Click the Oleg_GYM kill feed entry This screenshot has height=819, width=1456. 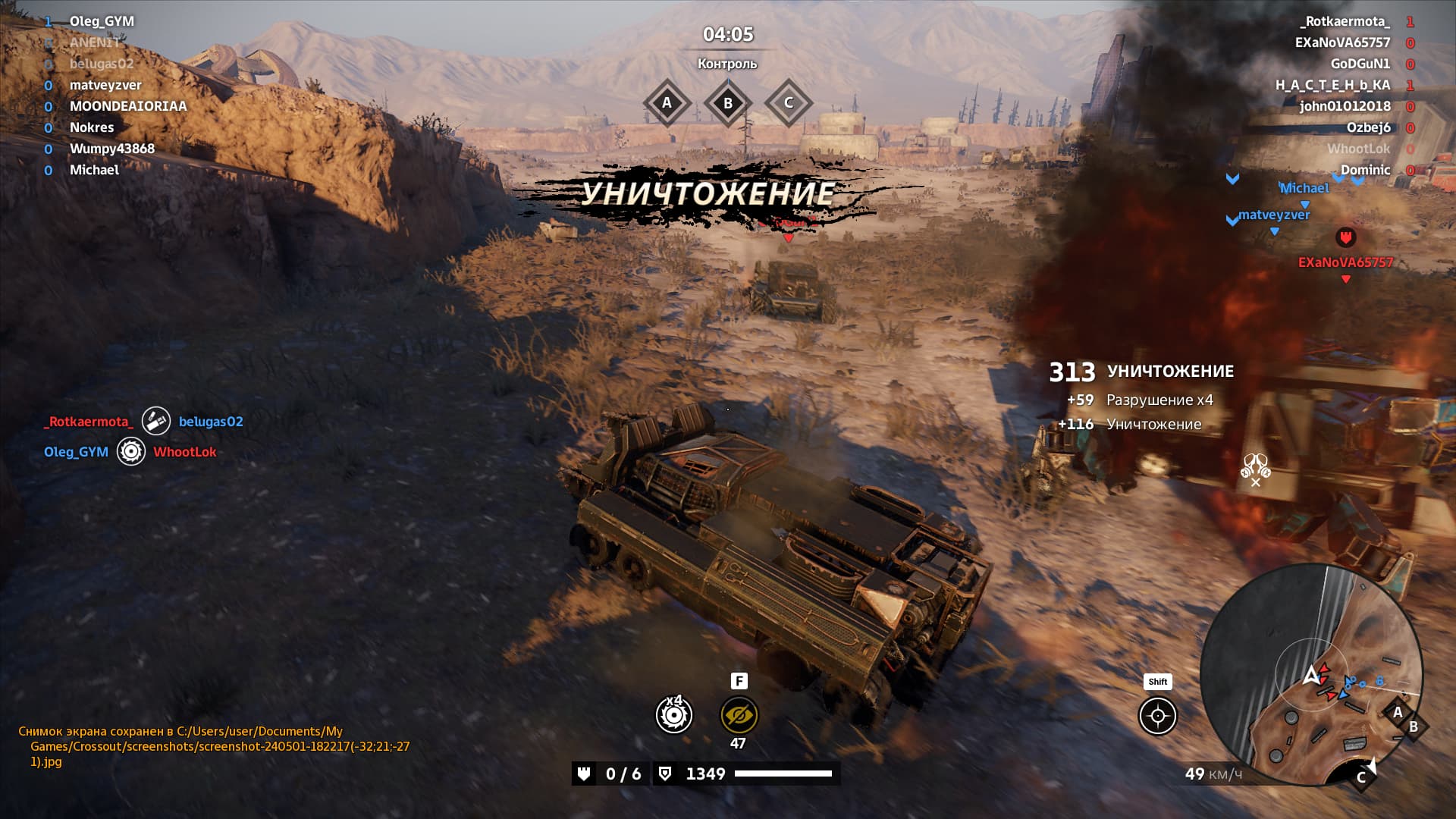click(x=76, y=452)
